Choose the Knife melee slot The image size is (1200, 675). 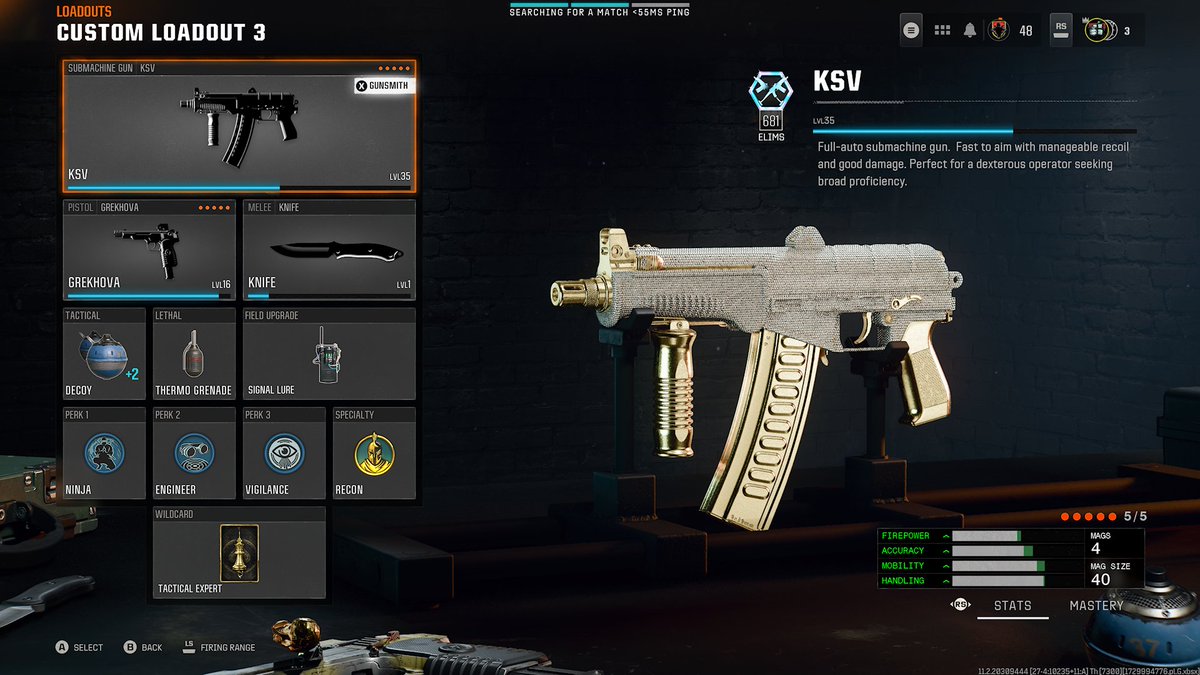pyautogui.click(x=329, y=249)
